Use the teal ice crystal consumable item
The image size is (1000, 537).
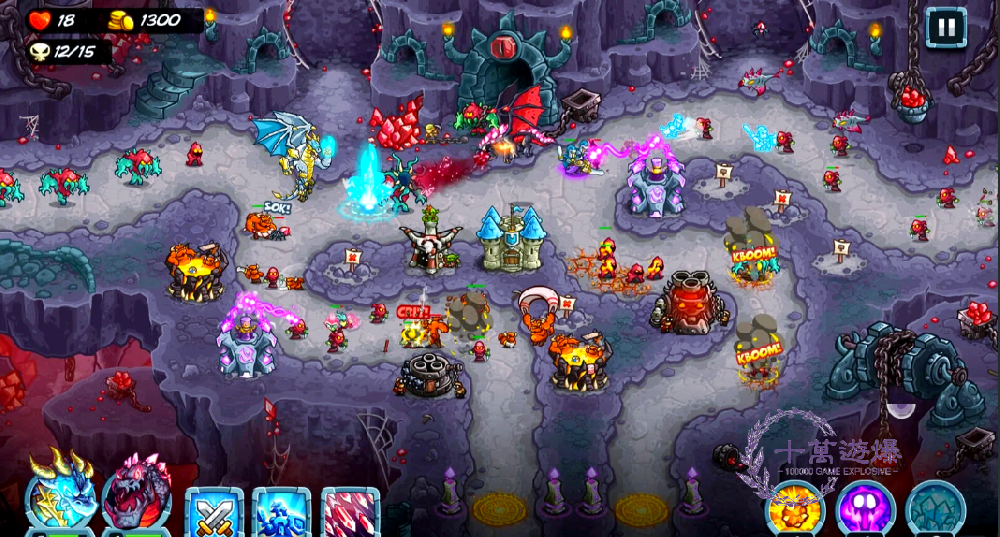935,508
